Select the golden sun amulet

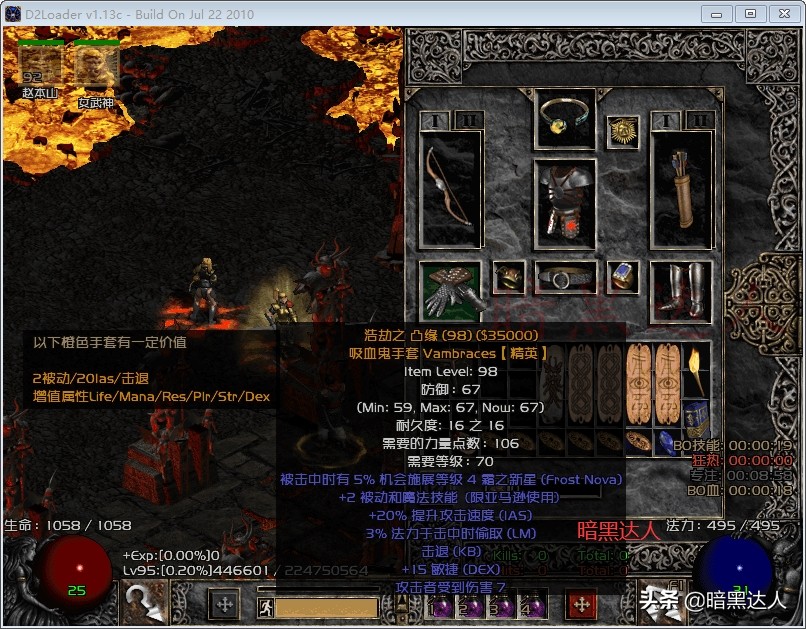623,131
